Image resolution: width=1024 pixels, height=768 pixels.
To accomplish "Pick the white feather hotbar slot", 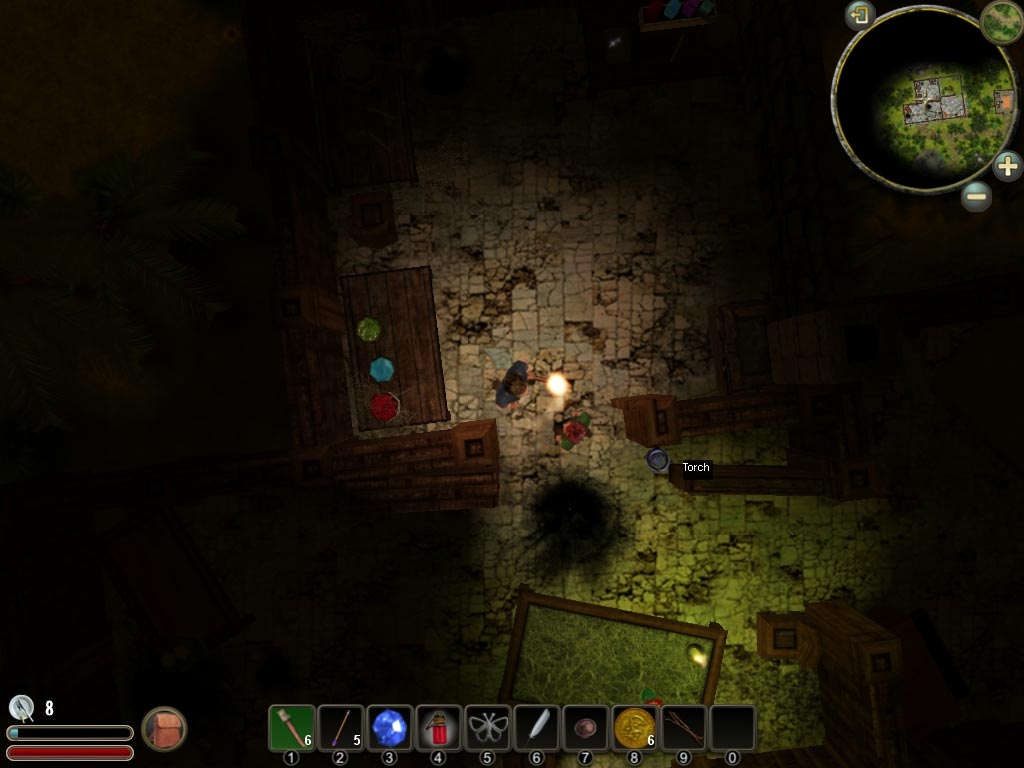I will pos(536,727).
